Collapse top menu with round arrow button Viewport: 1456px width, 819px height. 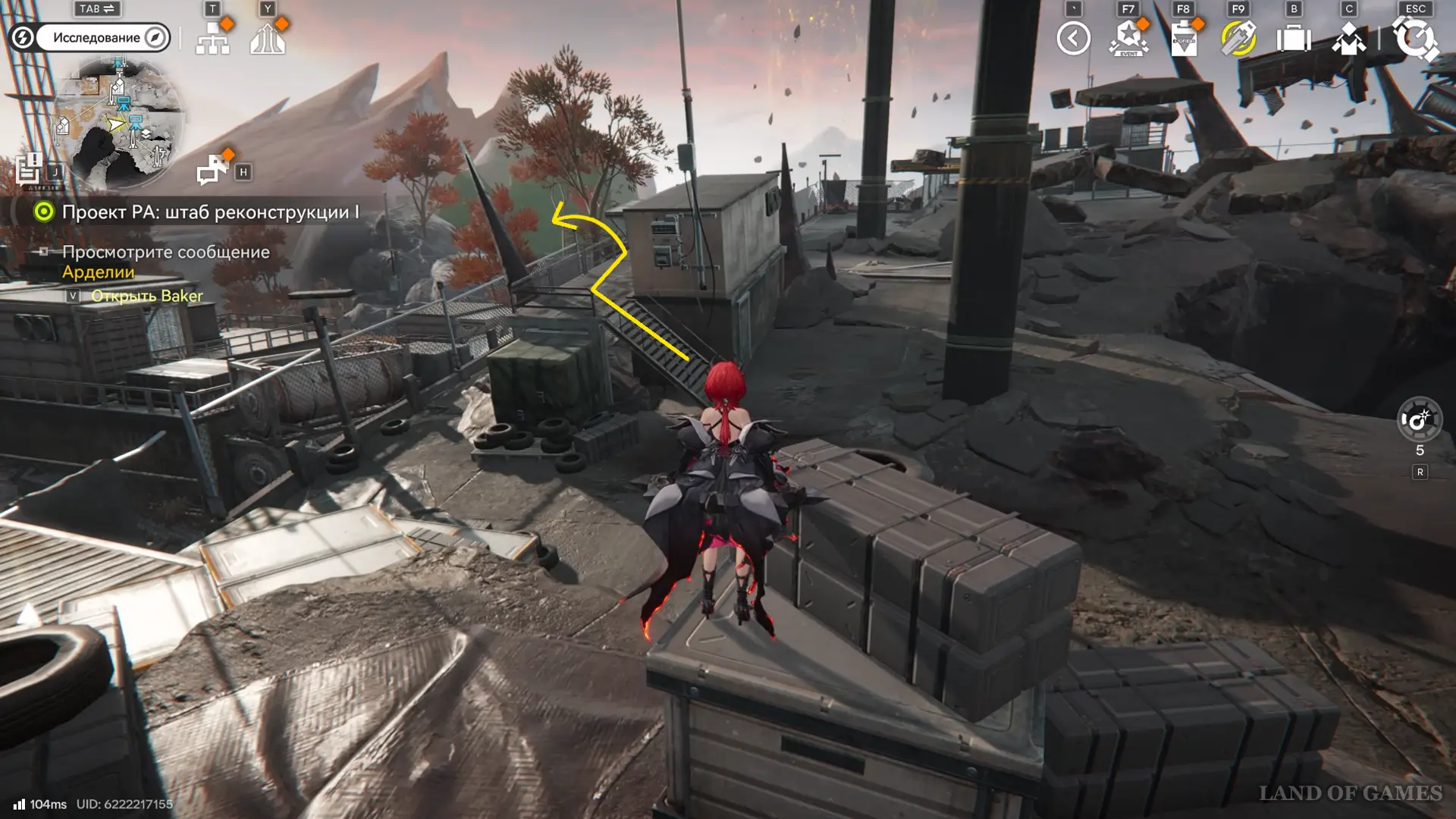pyautogui.click(x=1073, y=39)
